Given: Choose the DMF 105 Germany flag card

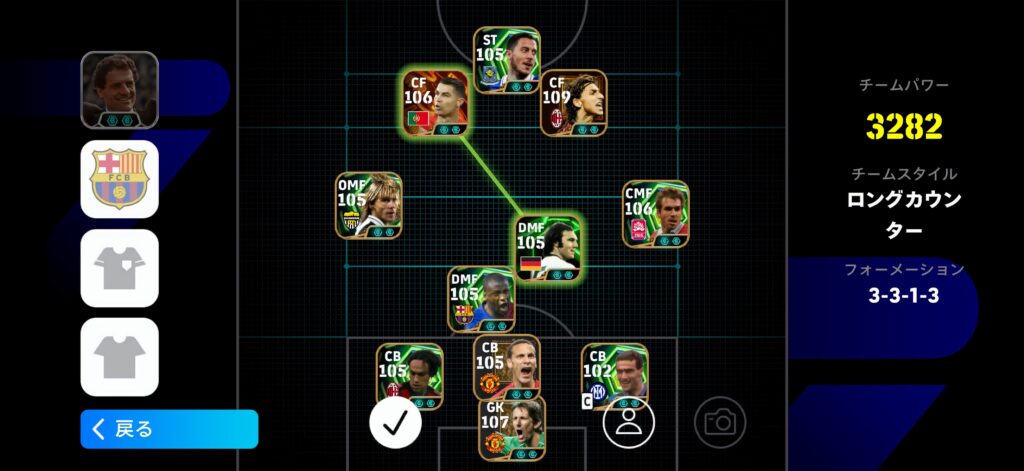Looking at the screenshot, I should point(548,247).
